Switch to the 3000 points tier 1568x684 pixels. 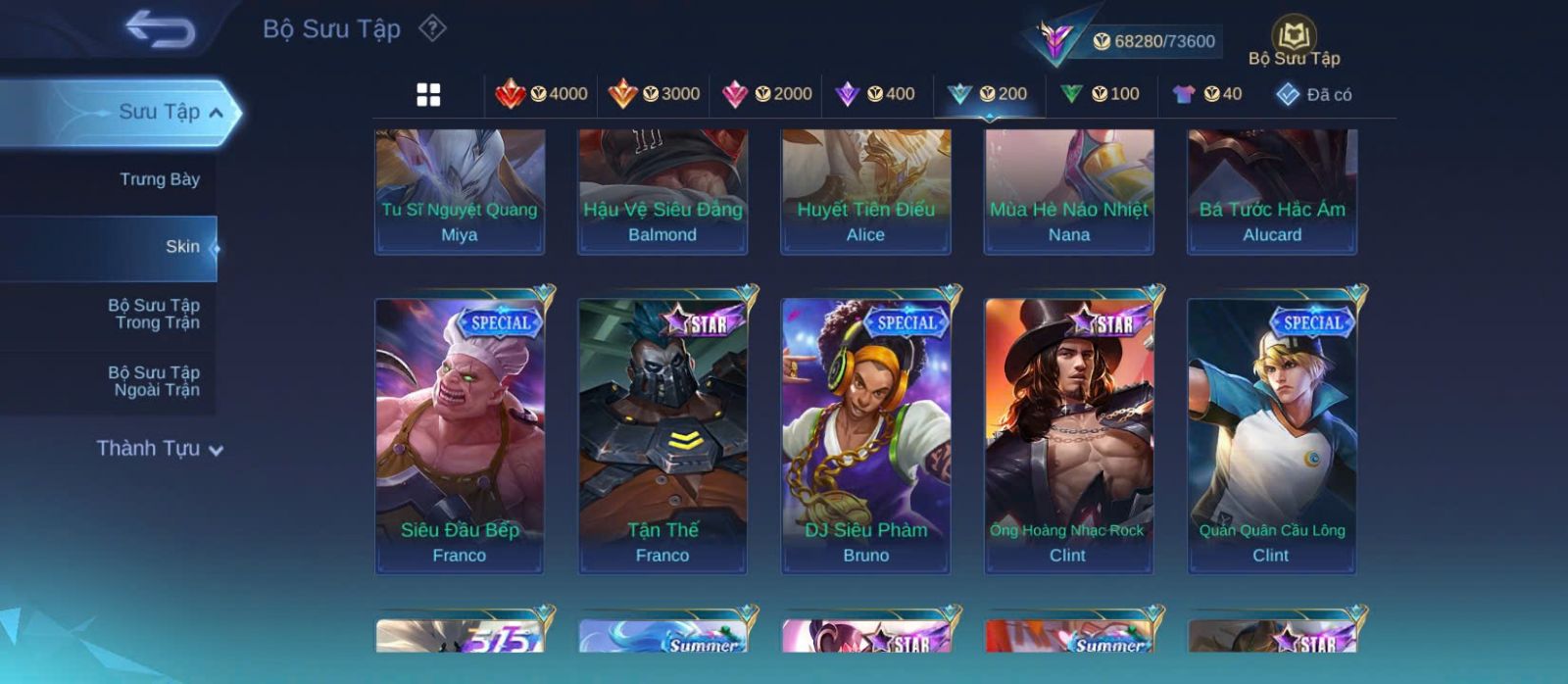[x=655, y=94]
